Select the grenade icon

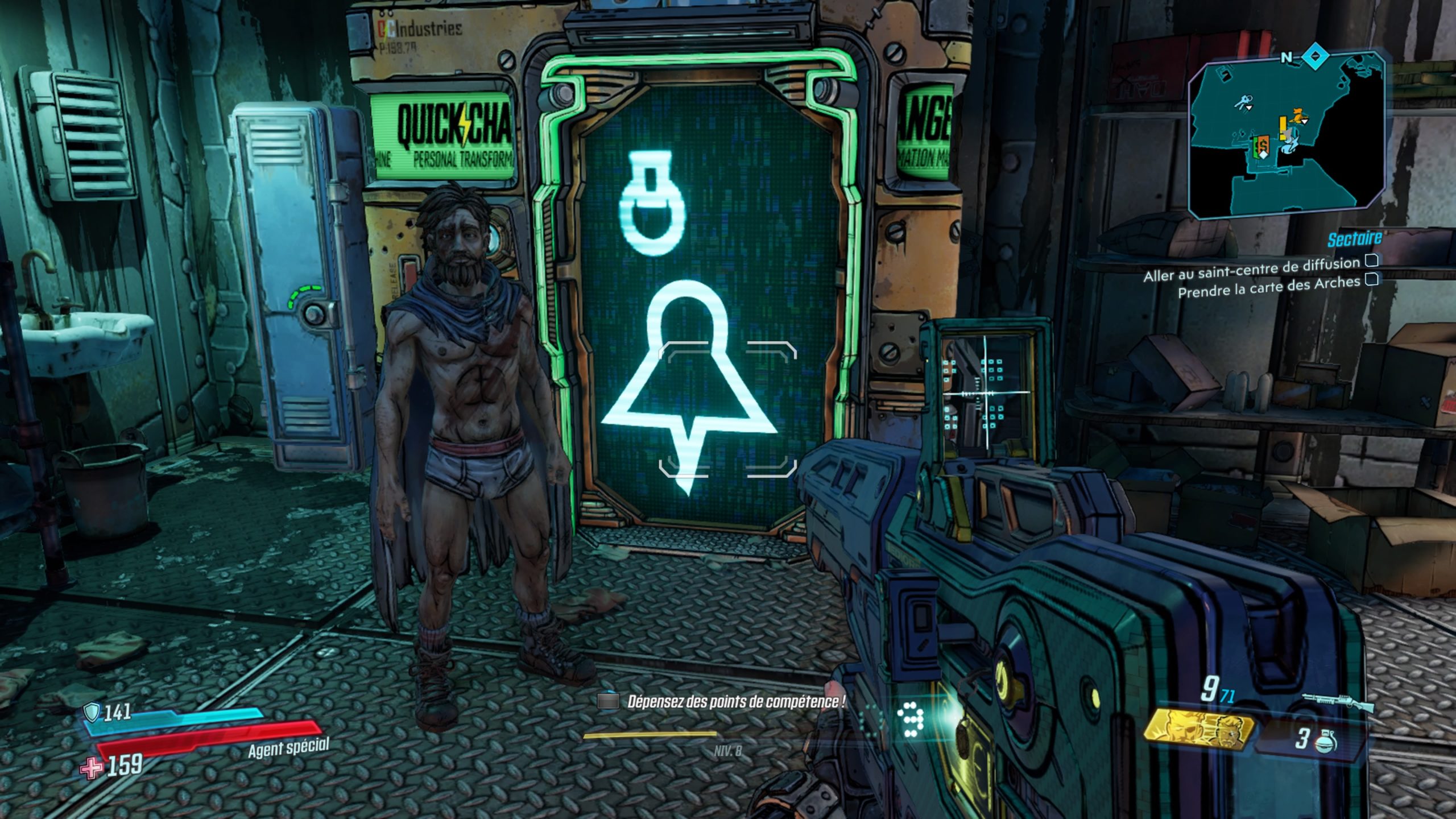point(1326,741)
